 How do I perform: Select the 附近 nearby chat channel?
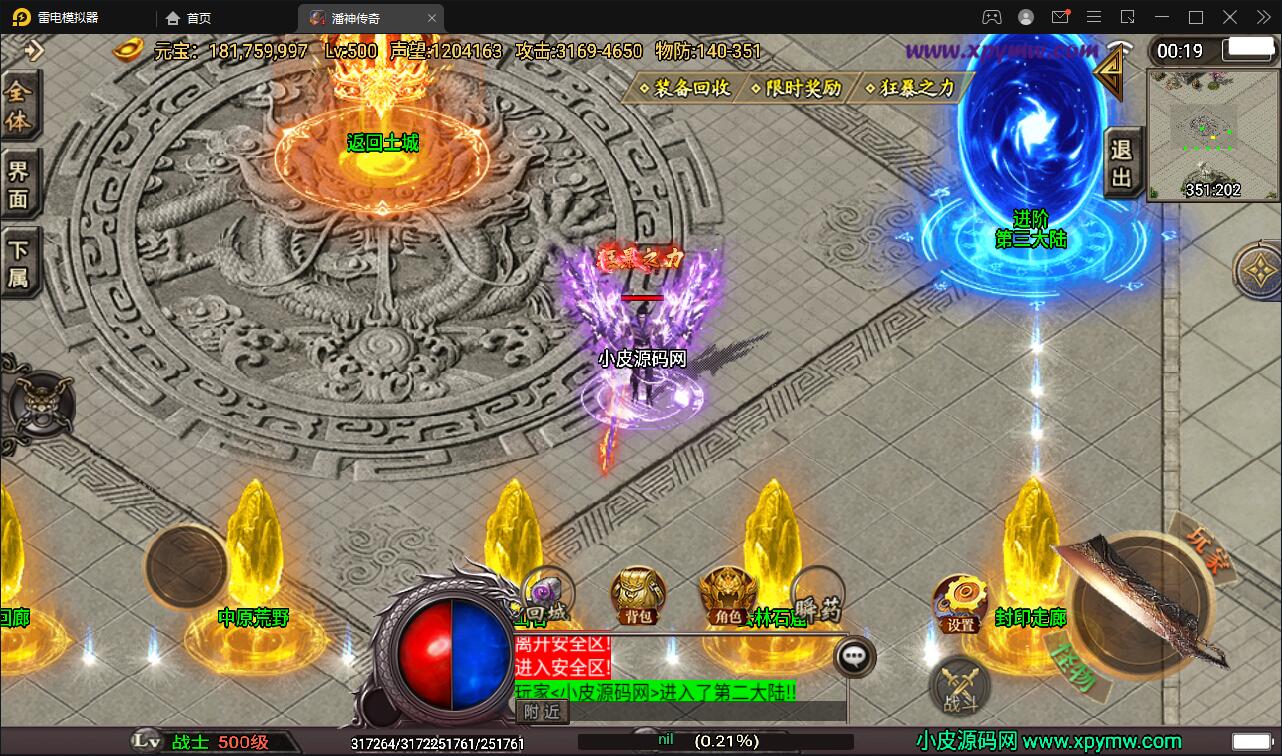coord(543,711)
